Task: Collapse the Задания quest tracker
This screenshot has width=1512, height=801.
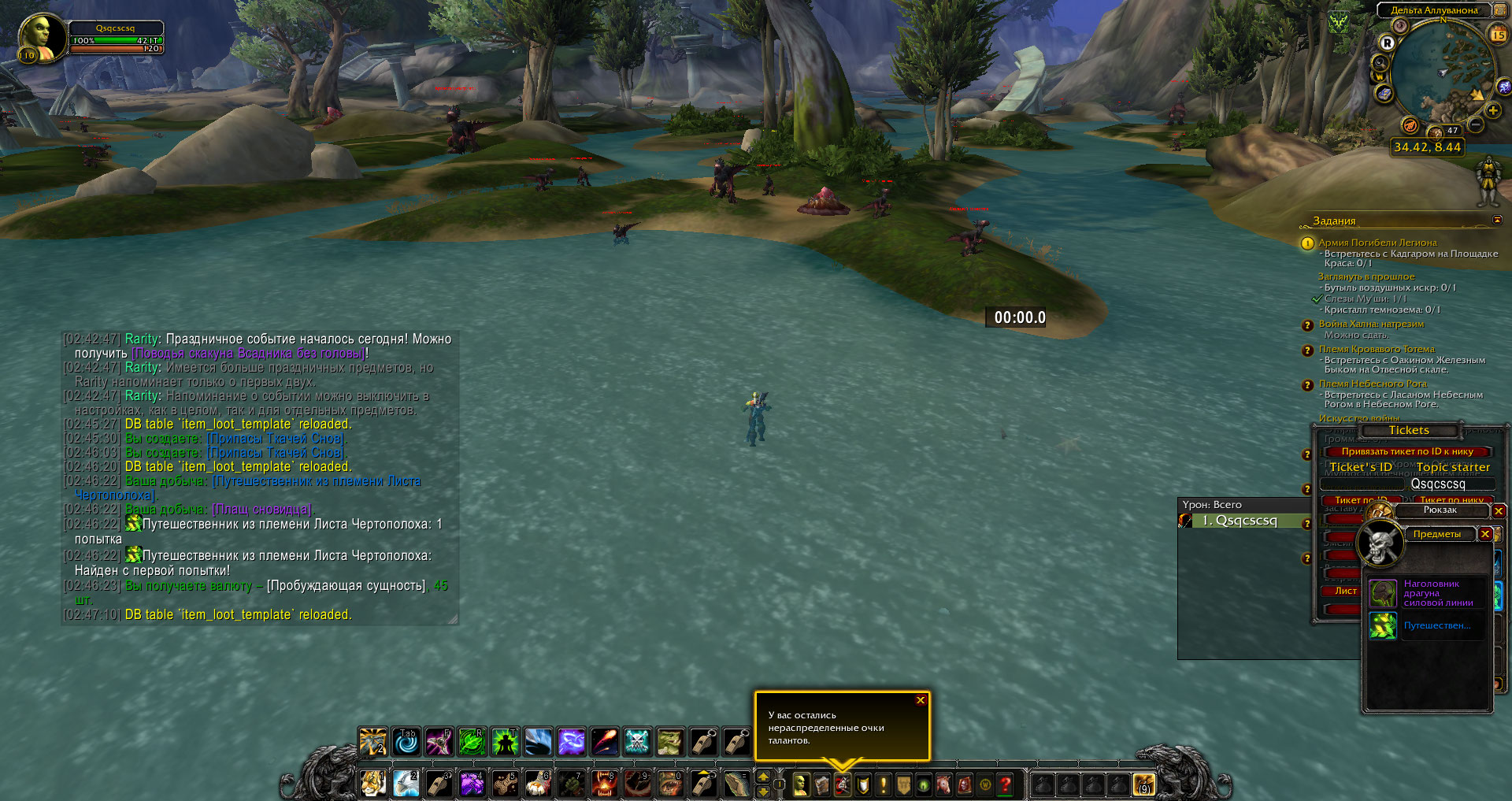Action: pos(1497,220)
